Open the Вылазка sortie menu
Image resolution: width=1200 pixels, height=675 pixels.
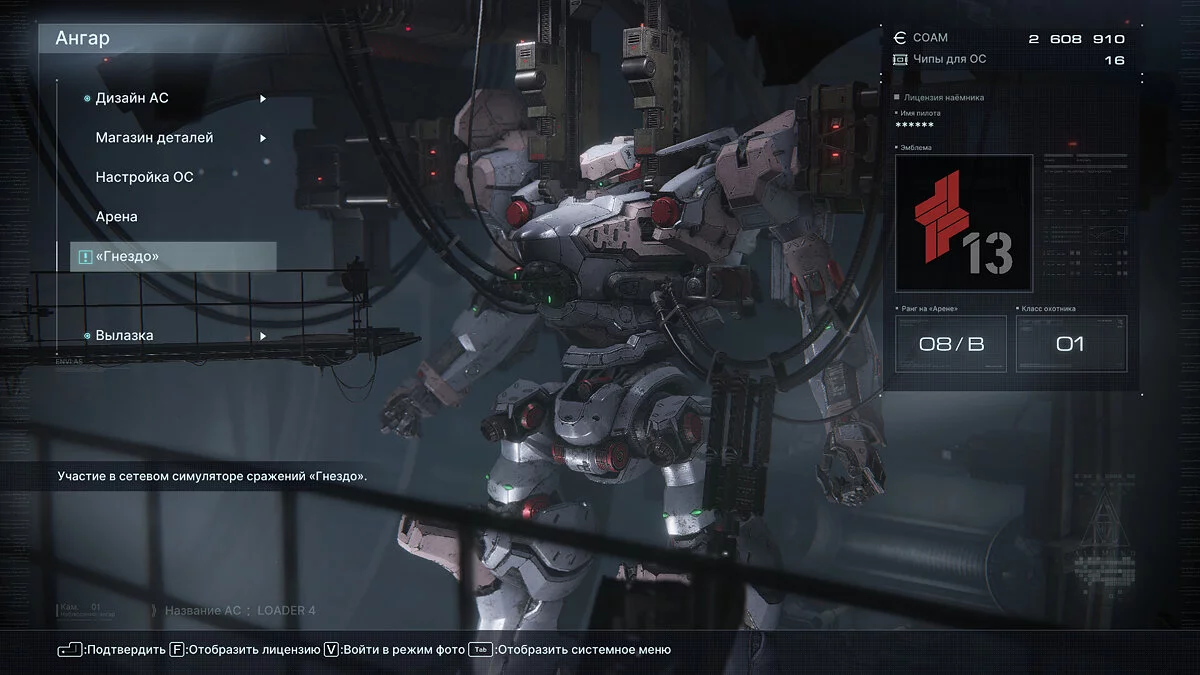[x=124, y=336]
